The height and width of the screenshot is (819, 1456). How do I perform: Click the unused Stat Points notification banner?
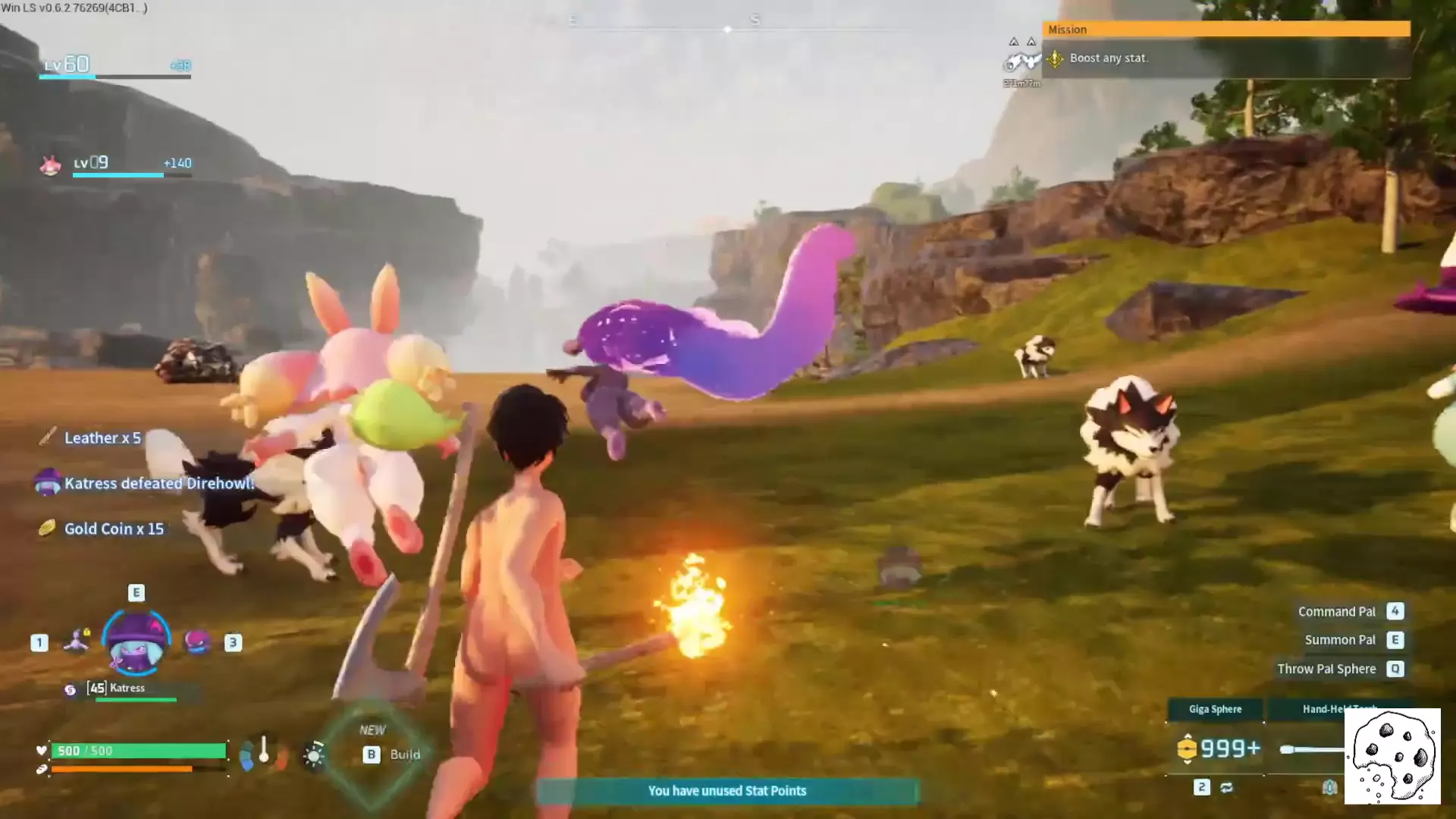pyautogui.click(x=726, y=791)
